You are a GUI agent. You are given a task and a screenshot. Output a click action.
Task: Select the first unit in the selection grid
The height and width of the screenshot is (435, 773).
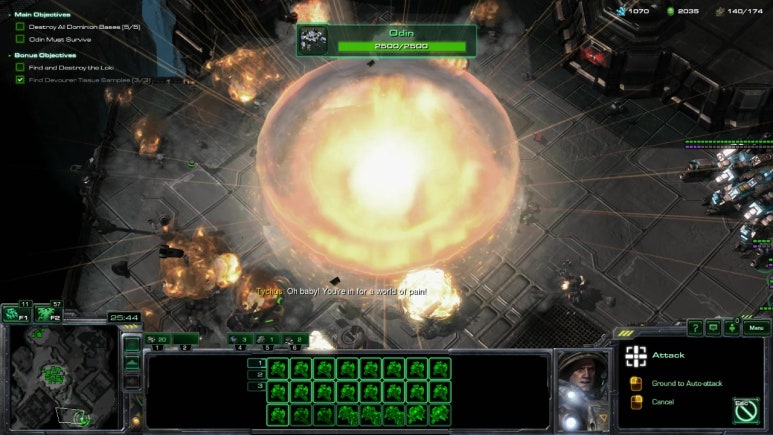pyautogui.click(x=279, y=367)
